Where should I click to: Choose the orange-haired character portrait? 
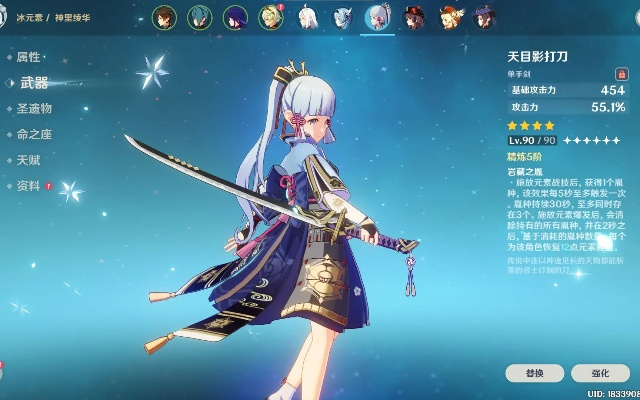[x=448, y=16]
